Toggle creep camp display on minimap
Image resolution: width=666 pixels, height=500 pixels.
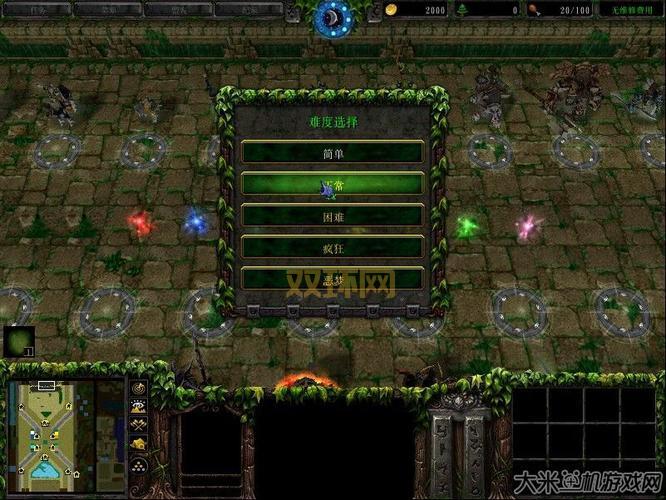(139, 443)
